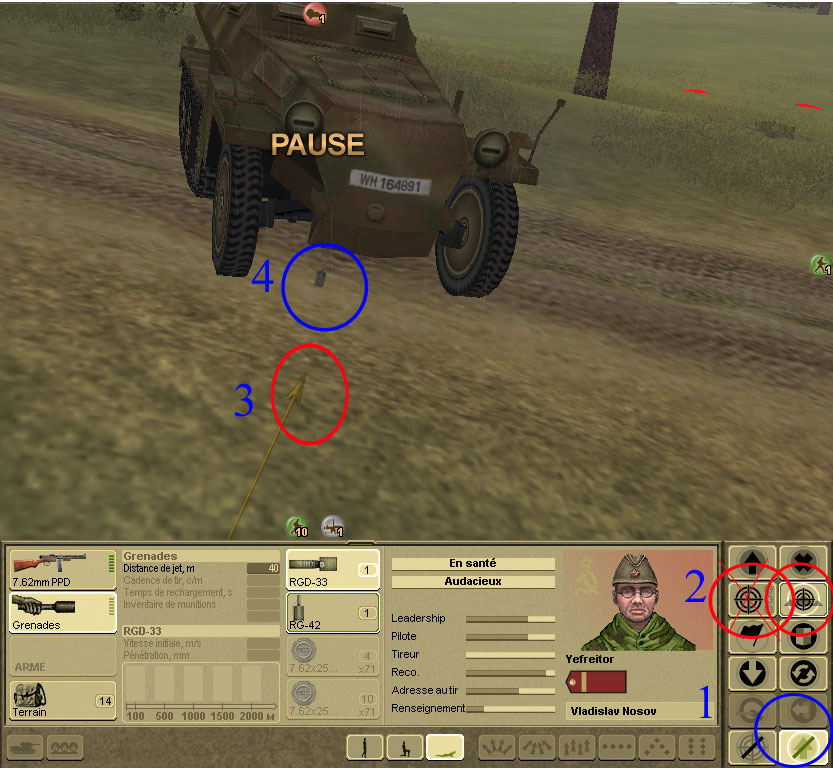833x768 pixels.
Task: Choose the RG-42 grenade
Action: pyautogui.click(x=332, y=611)
